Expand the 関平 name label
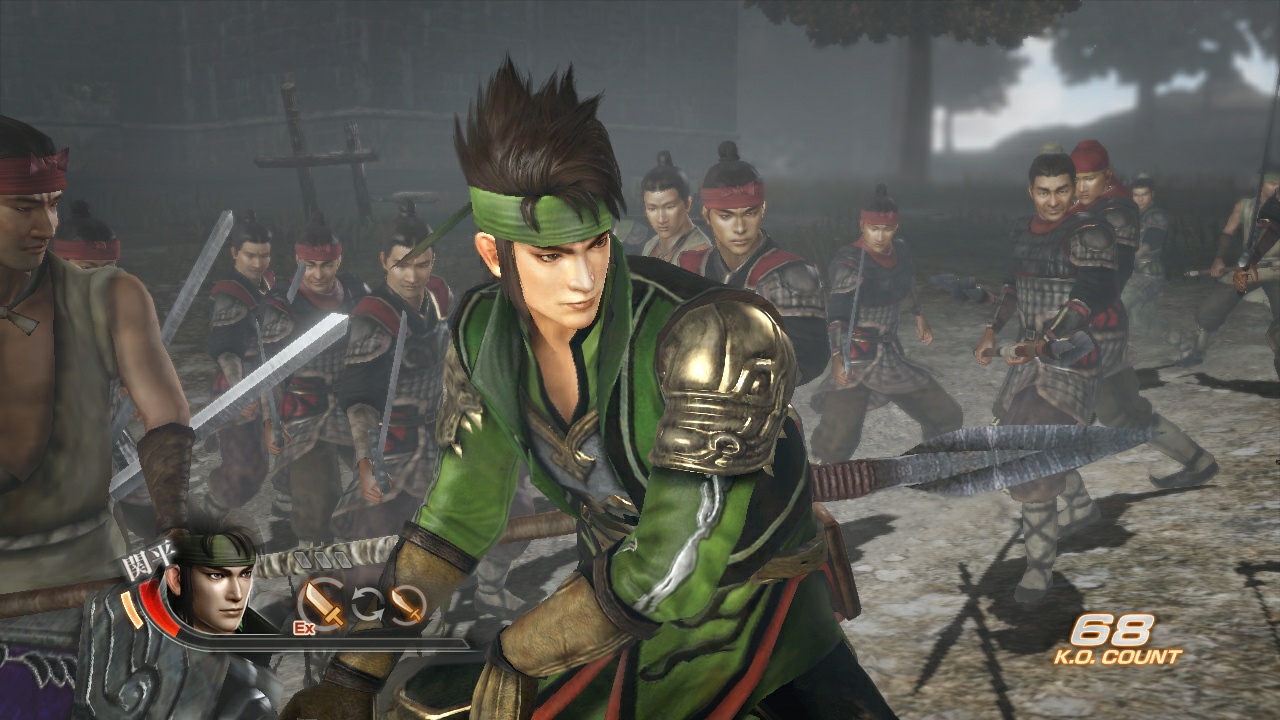Viewport: 1280px width, 720px height. [147, 555]
